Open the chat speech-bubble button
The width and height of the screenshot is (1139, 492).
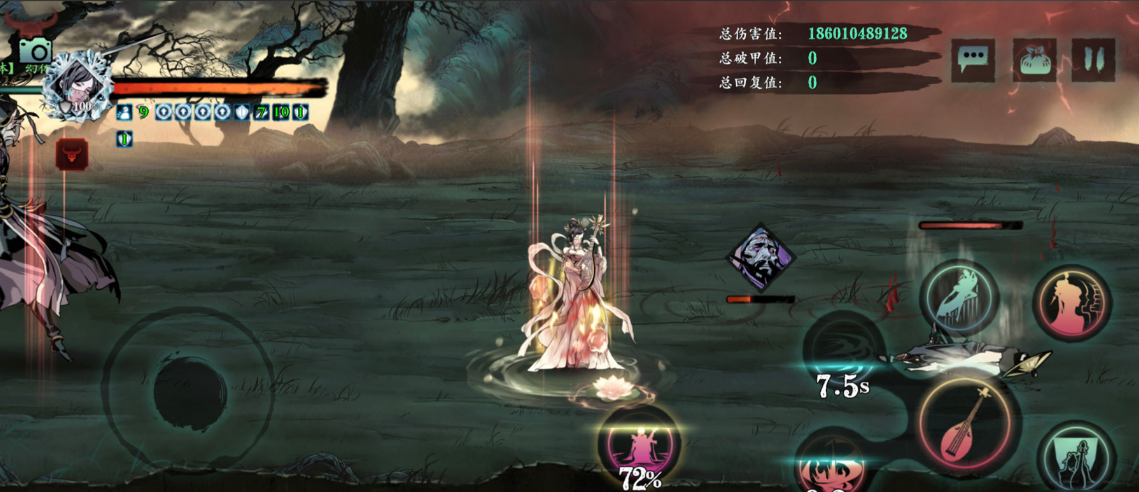coord(972,61)
